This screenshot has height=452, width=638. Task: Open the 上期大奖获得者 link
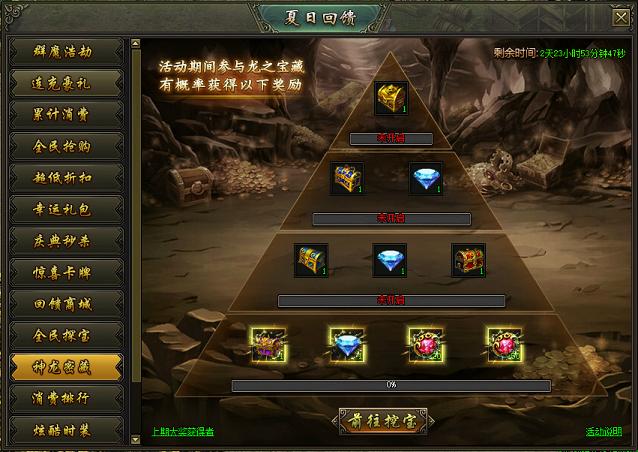click(183, 432)
